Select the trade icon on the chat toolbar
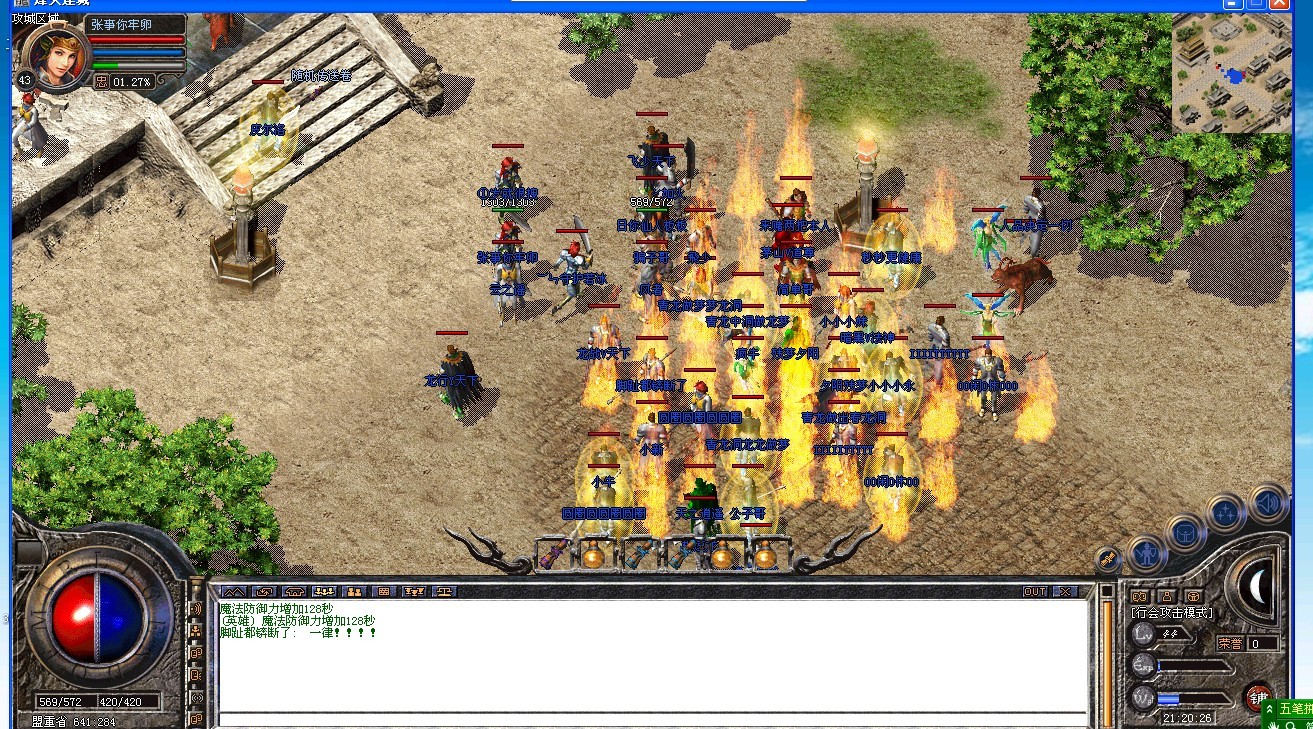Screen dimensions: 1313x729 click(265, 591)
